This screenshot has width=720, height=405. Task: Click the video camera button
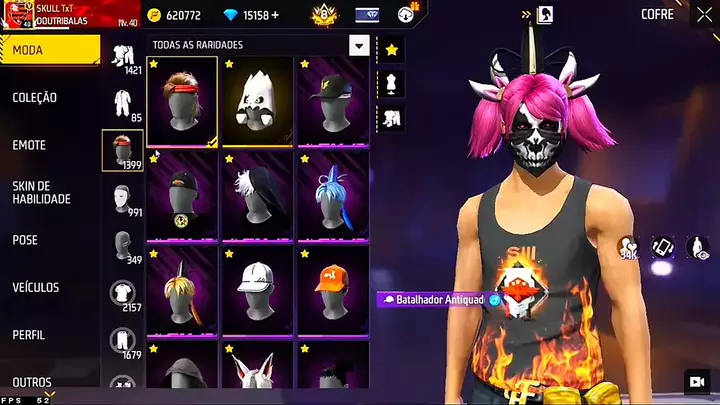pos(696,381)
